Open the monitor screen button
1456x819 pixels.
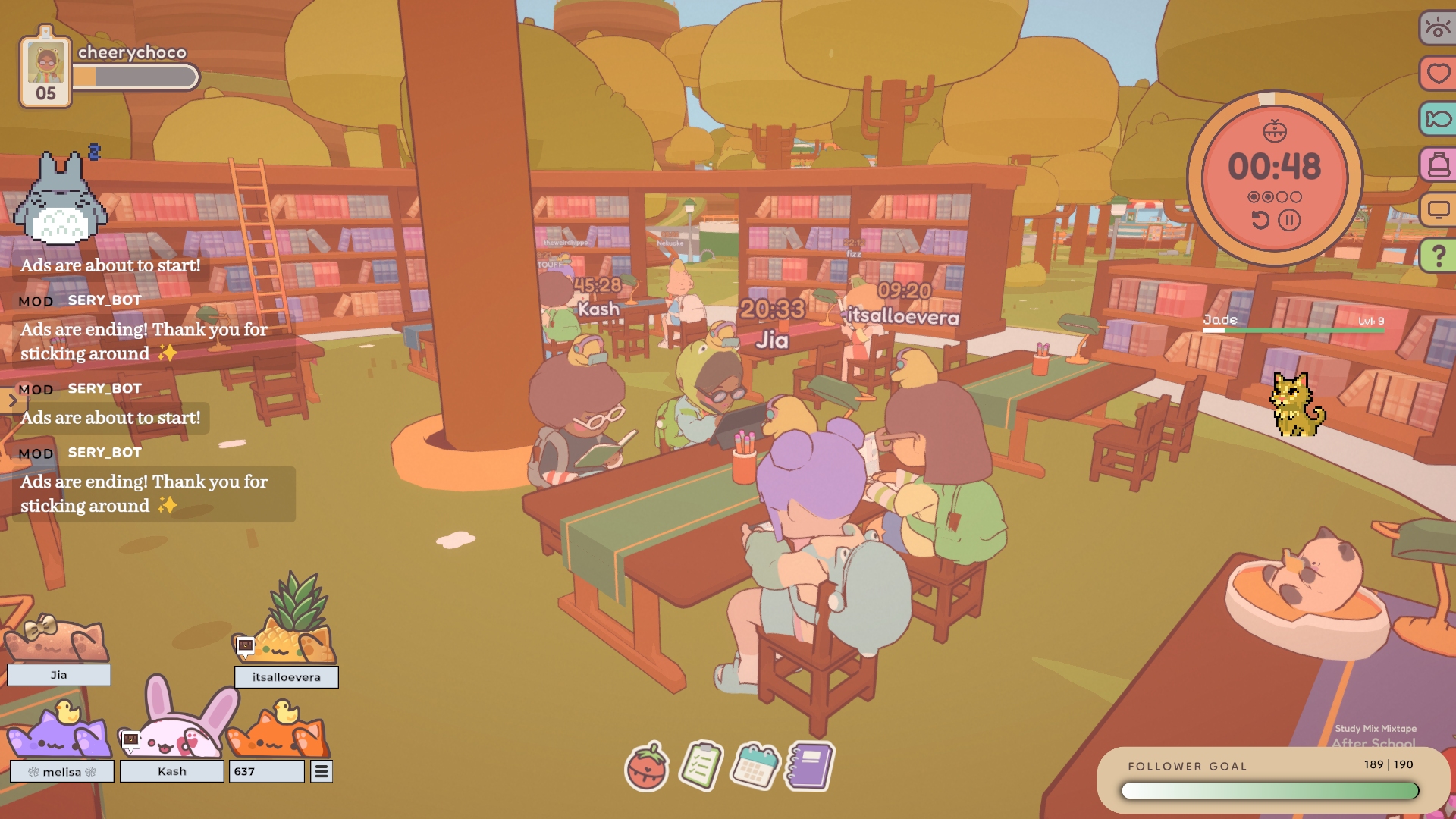pyautogui.click(x=1438, y=210)
